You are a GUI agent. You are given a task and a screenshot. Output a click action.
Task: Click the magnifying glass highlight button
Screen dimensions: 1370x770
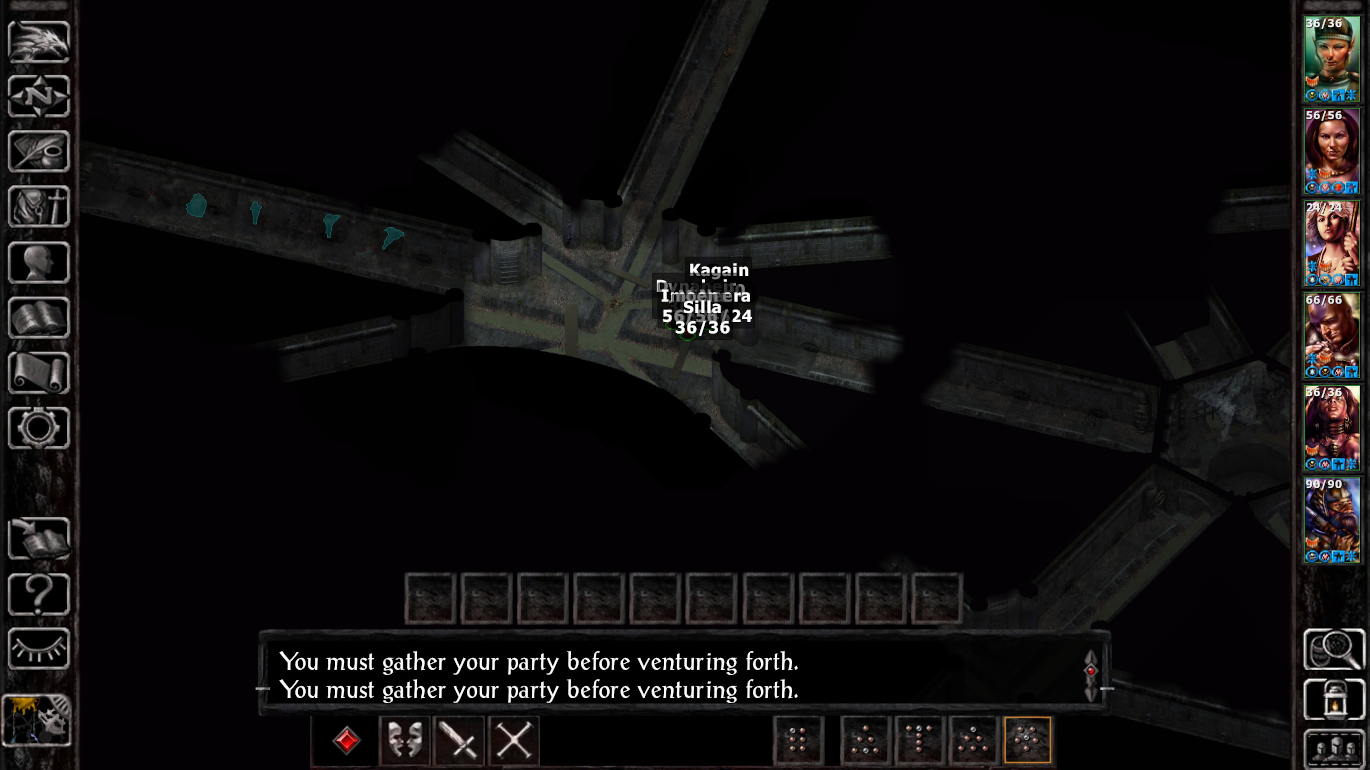click(1334, 650)
